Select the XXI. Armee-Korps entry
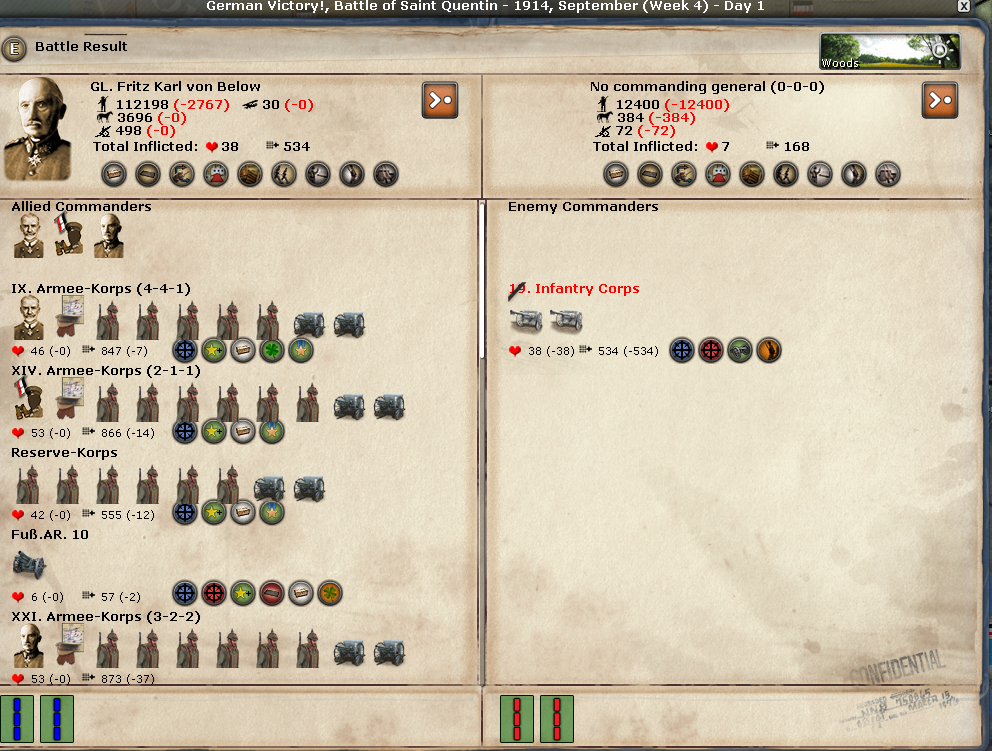 tap(106, 617)
